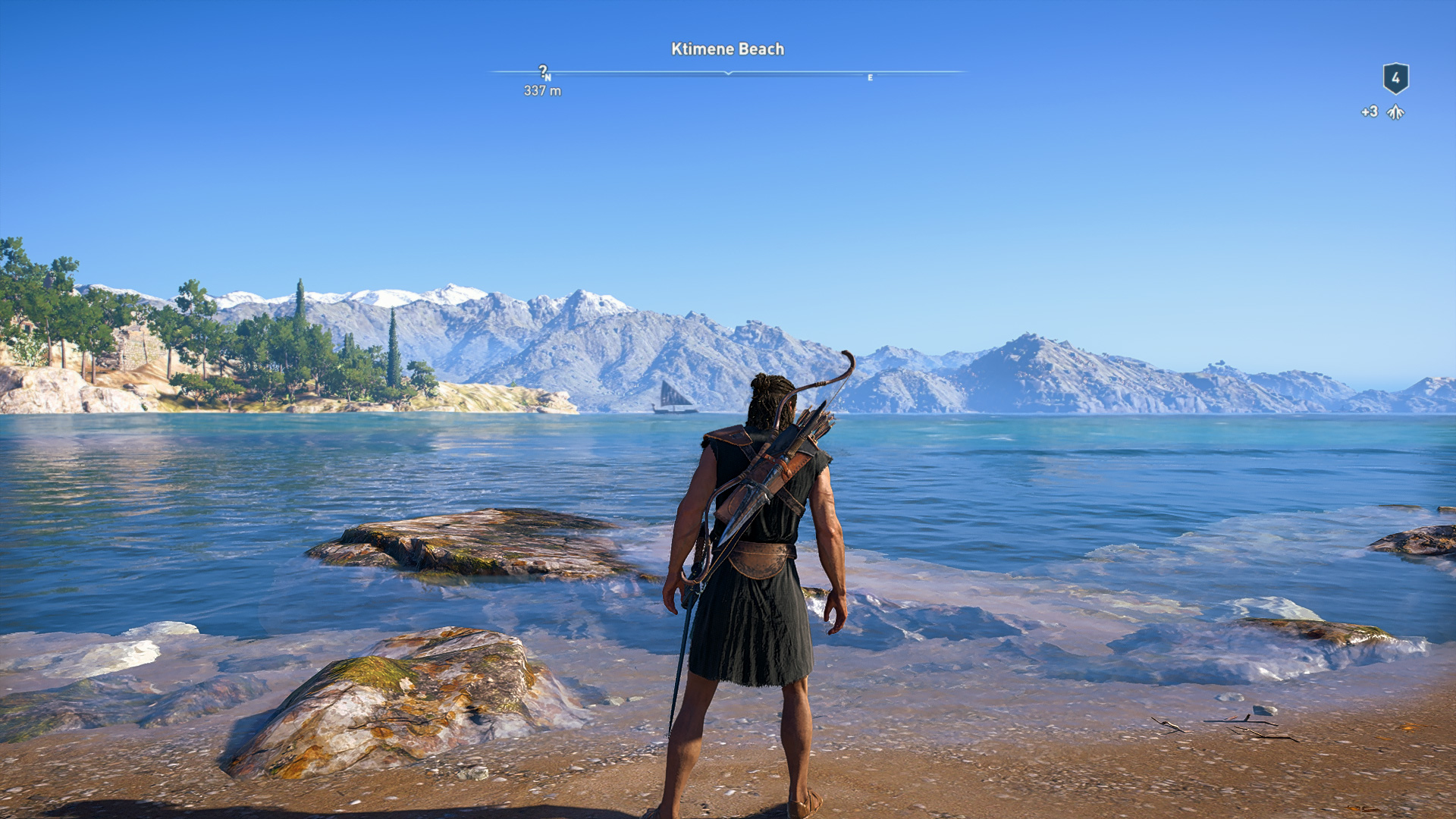Open the unspent ability points icon
The image size is (1456, 819).
[1395, 112]
